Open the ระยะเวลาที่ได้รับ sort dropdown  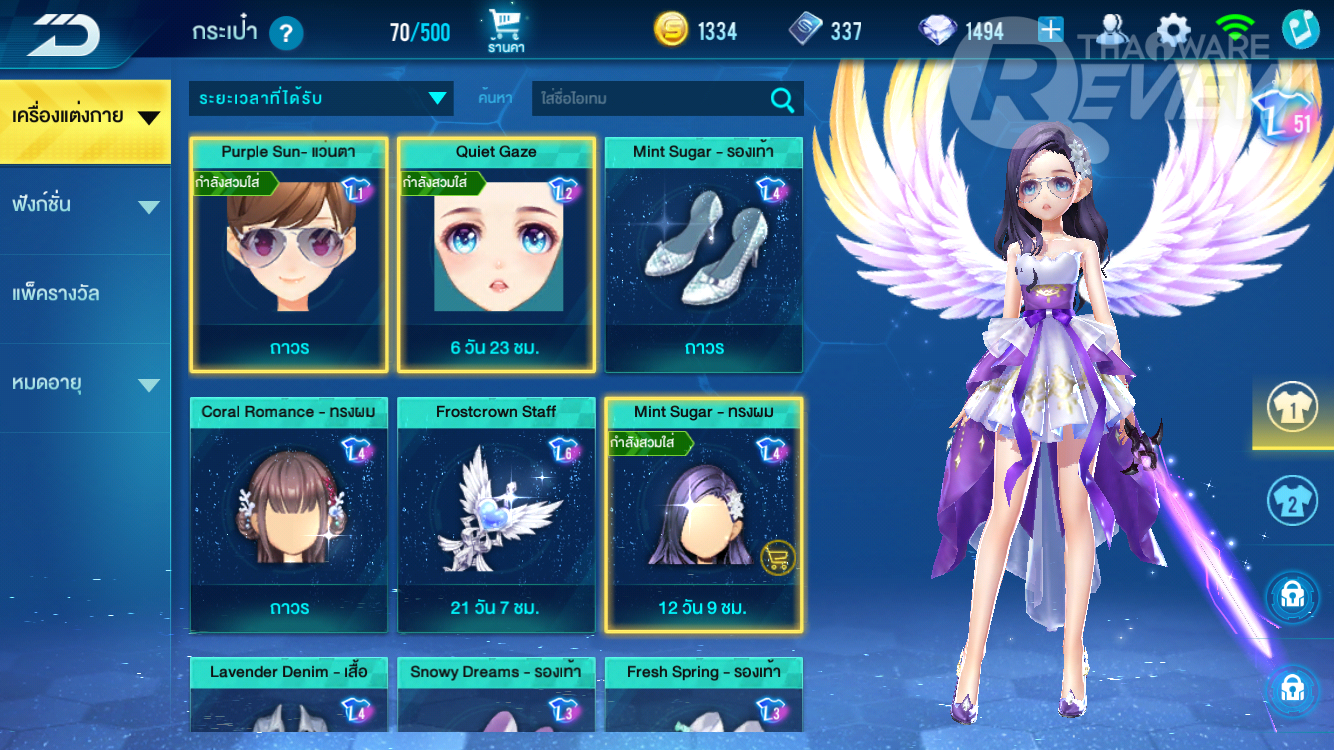pyautogui.click(x=321, y=98)
